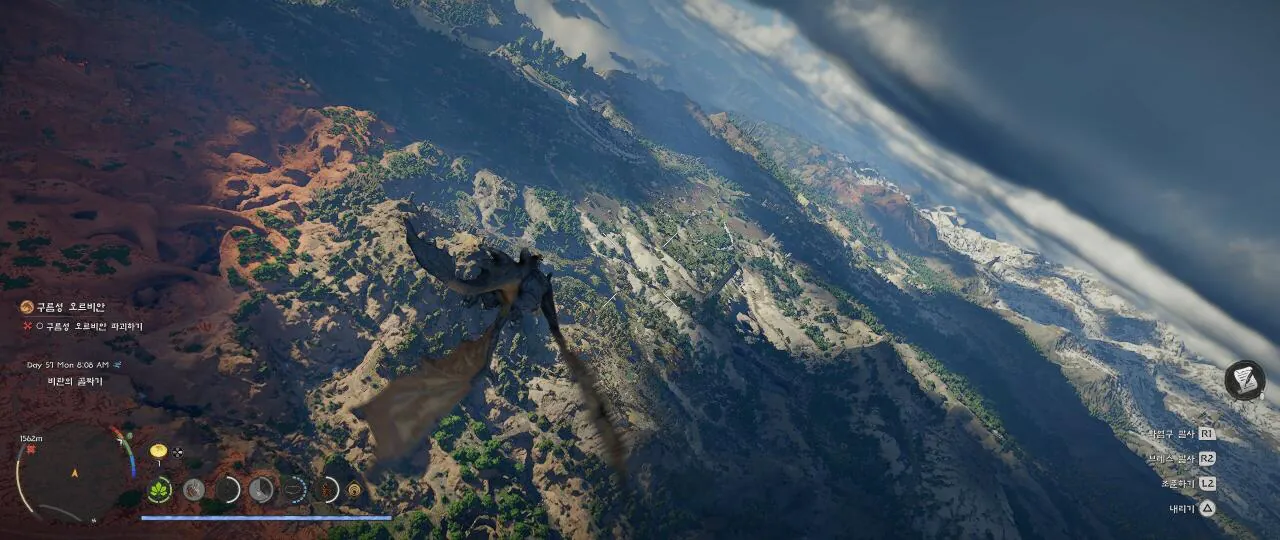Select the orange spiral icon in the hotbar

[x=353, y=490]
